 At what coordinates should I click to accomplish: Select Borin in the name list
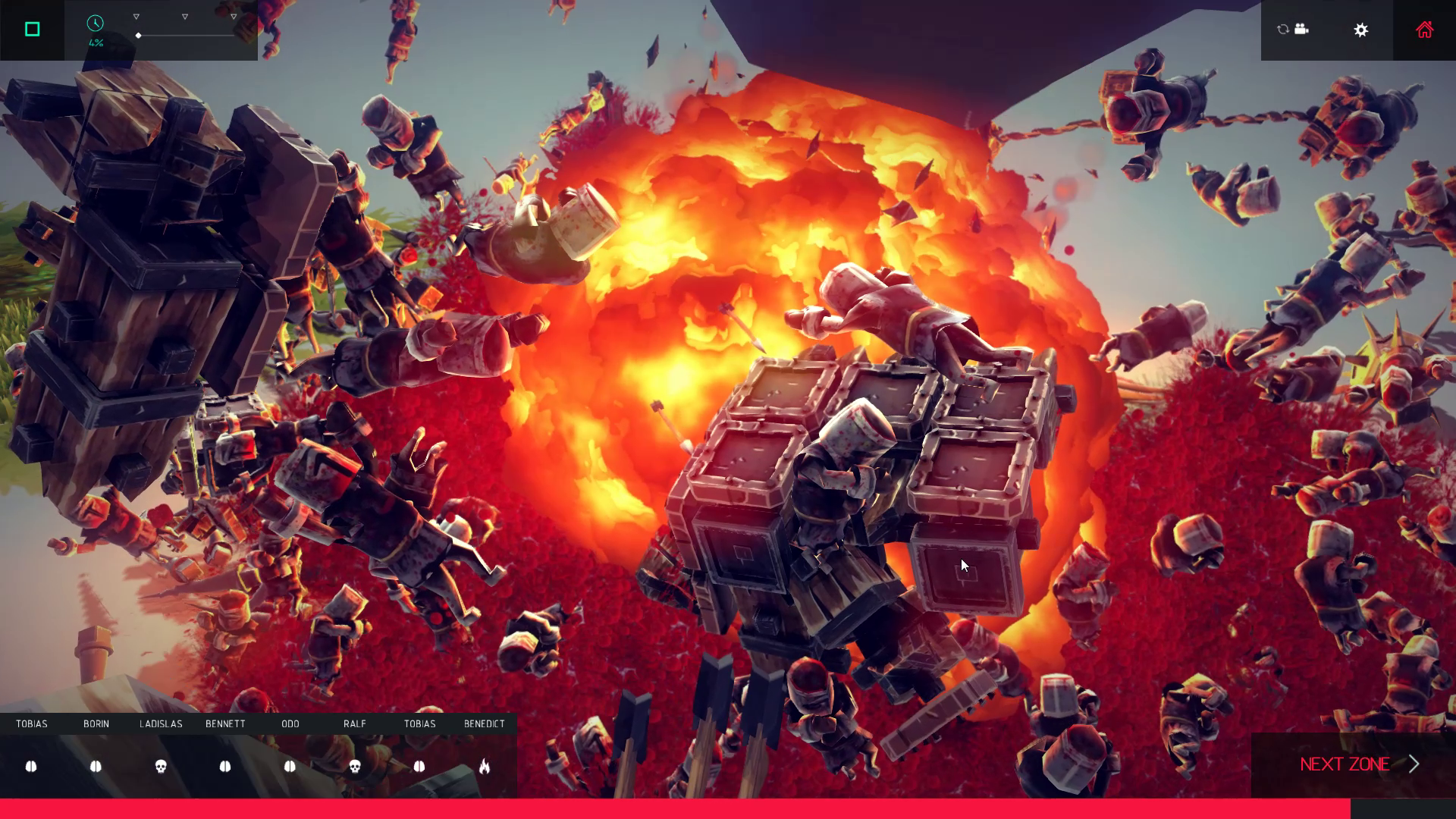(x=96, y=724)
